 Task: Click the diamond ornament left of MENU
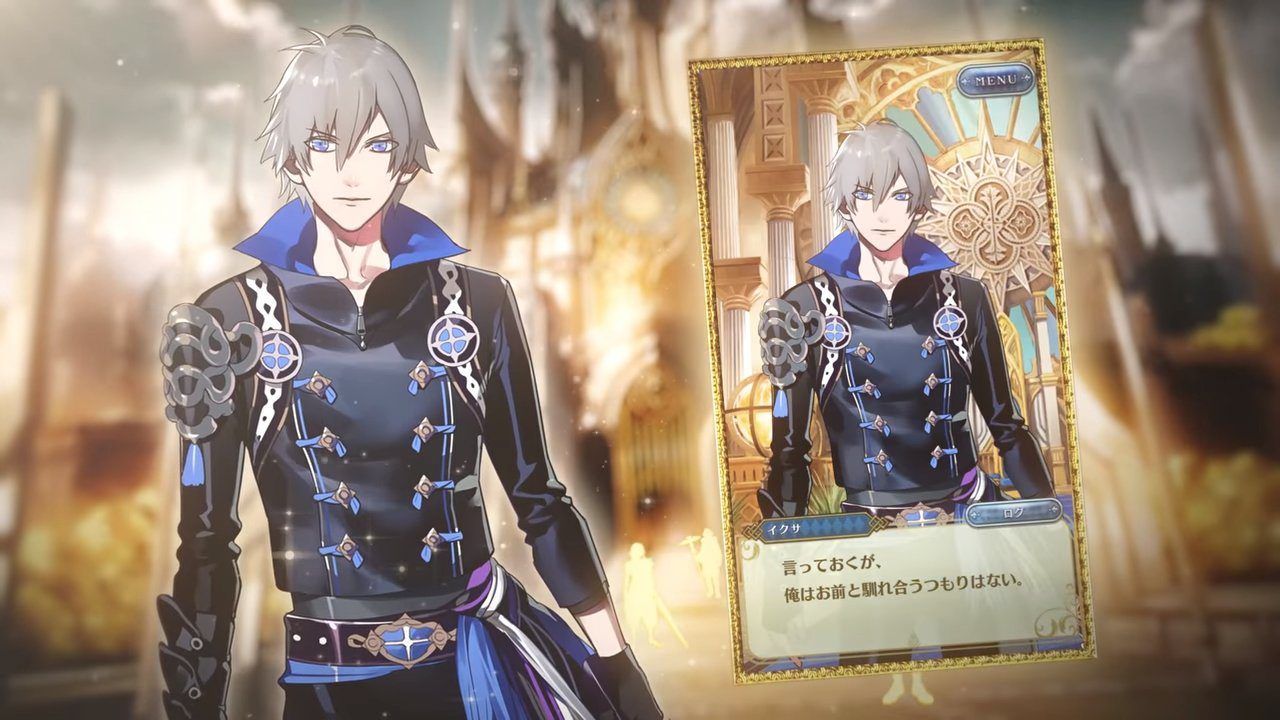(965, 80)
